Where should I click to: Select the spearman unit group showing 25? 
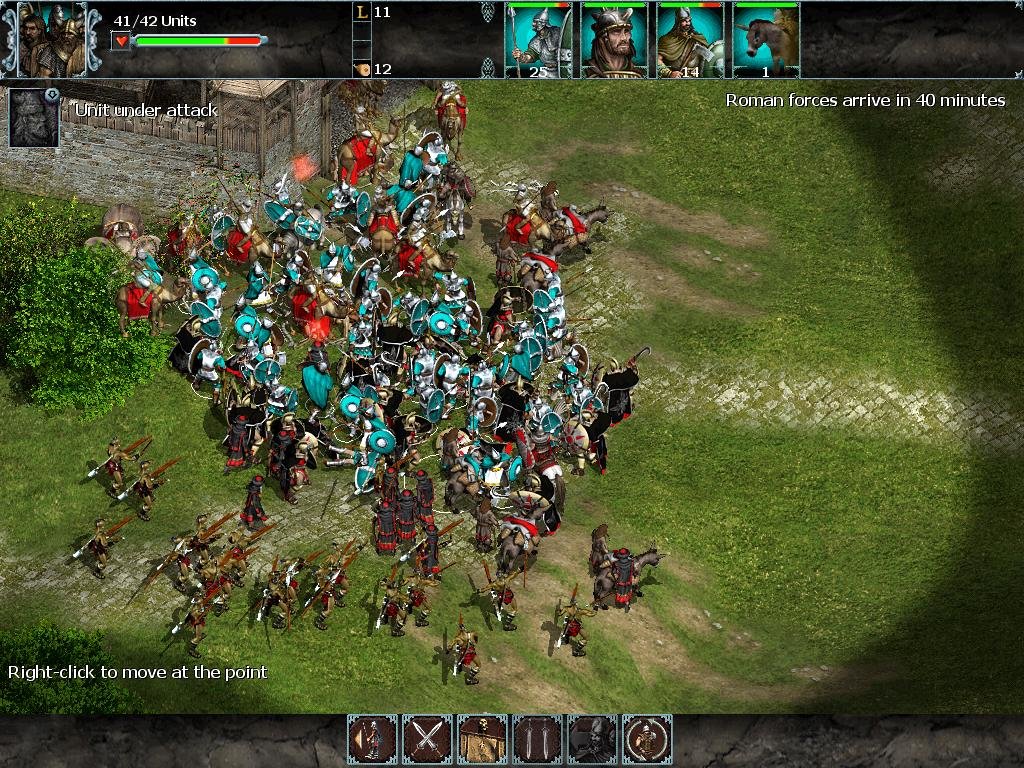(x=538, y=40)
